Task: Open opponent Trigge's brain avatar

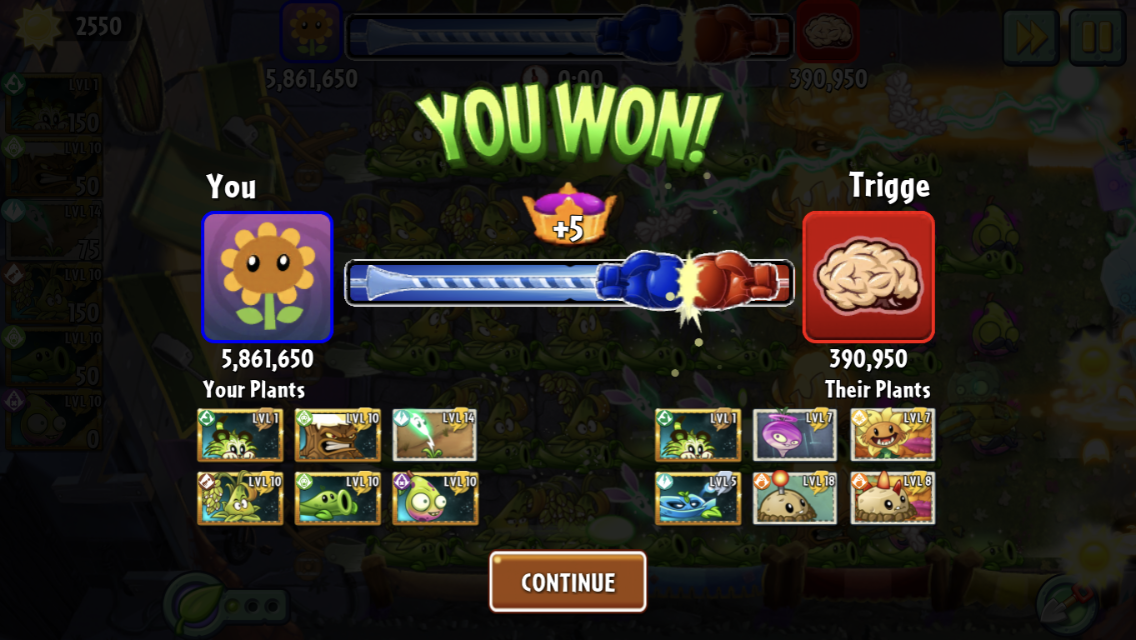Action: coord(868,277)
